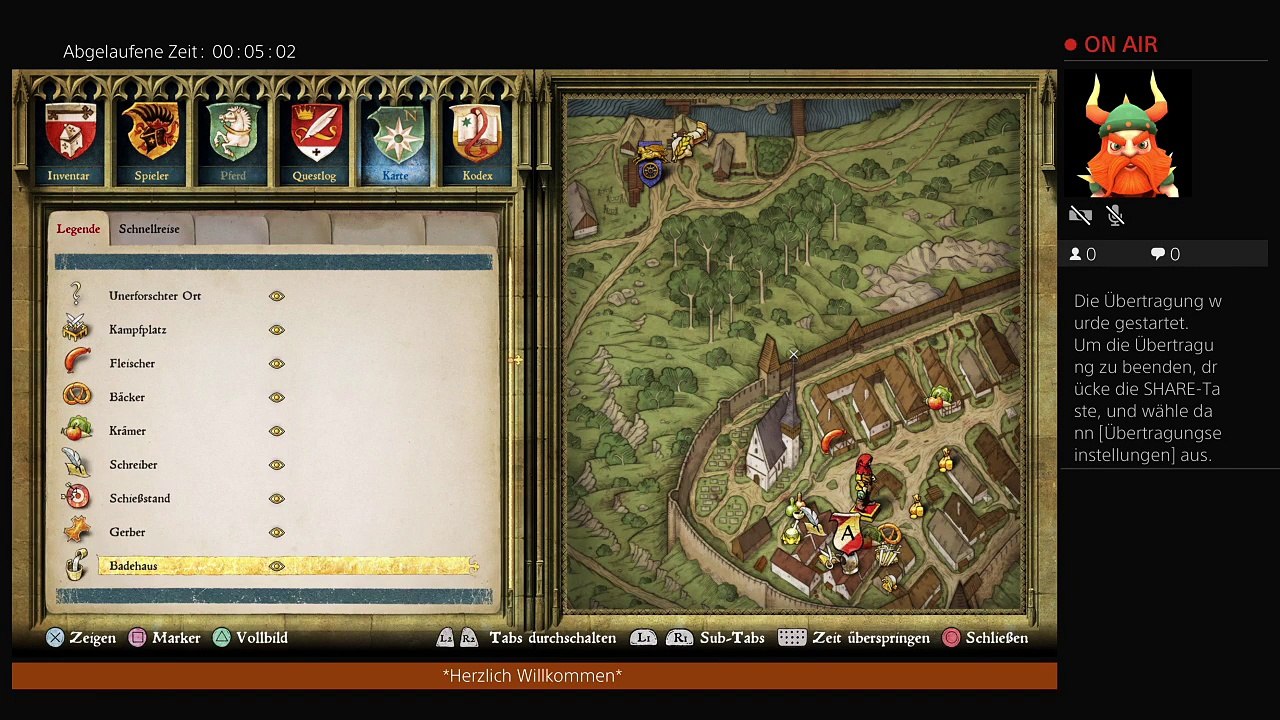This screenshot has width=1280, height=720.
Task: Switch to the Spieler tab
Action: (151, 141)
